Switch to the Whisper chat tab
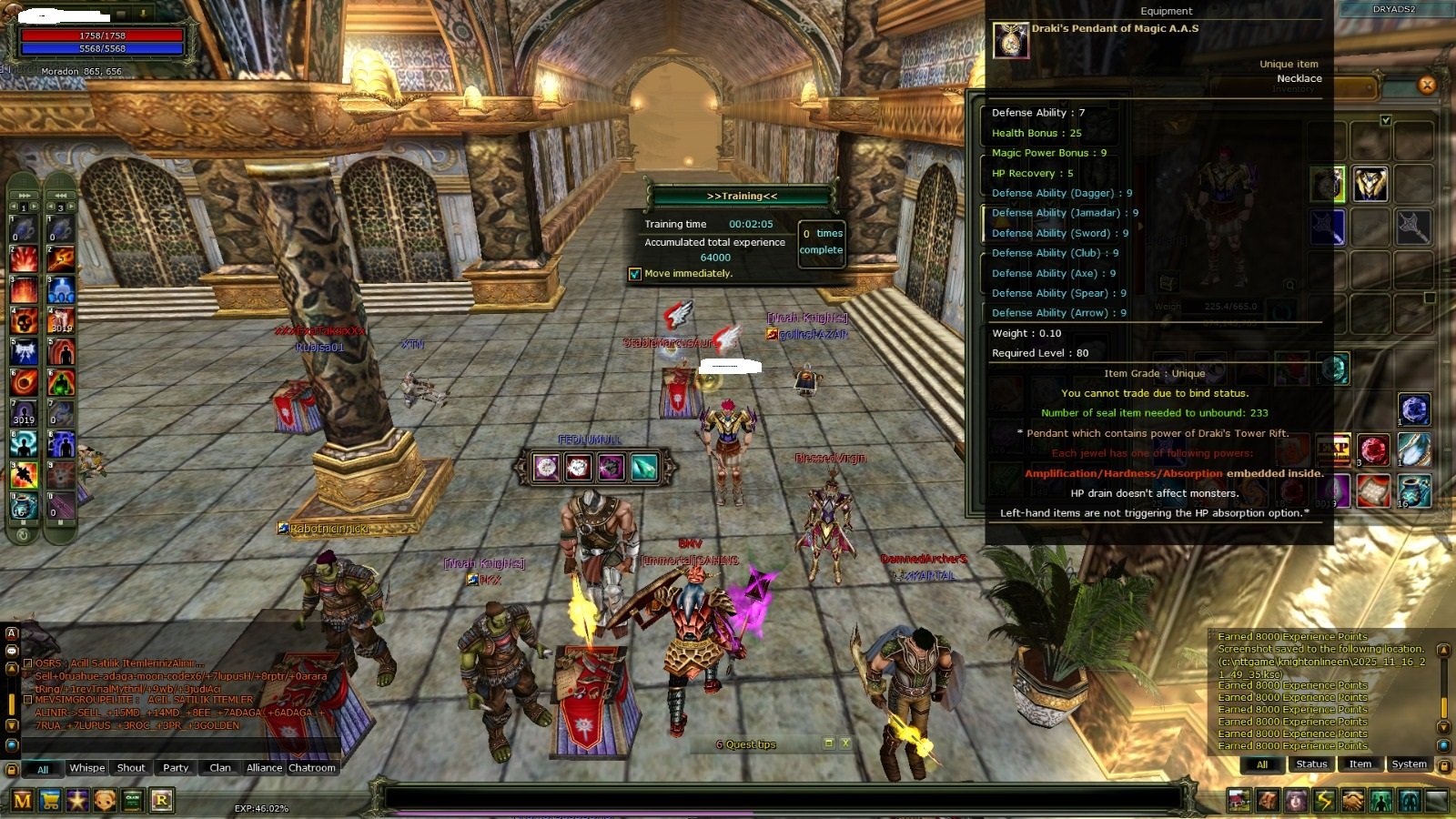Screen dimensions: 1456x819 pyautogui.click(x=87, y=768)
